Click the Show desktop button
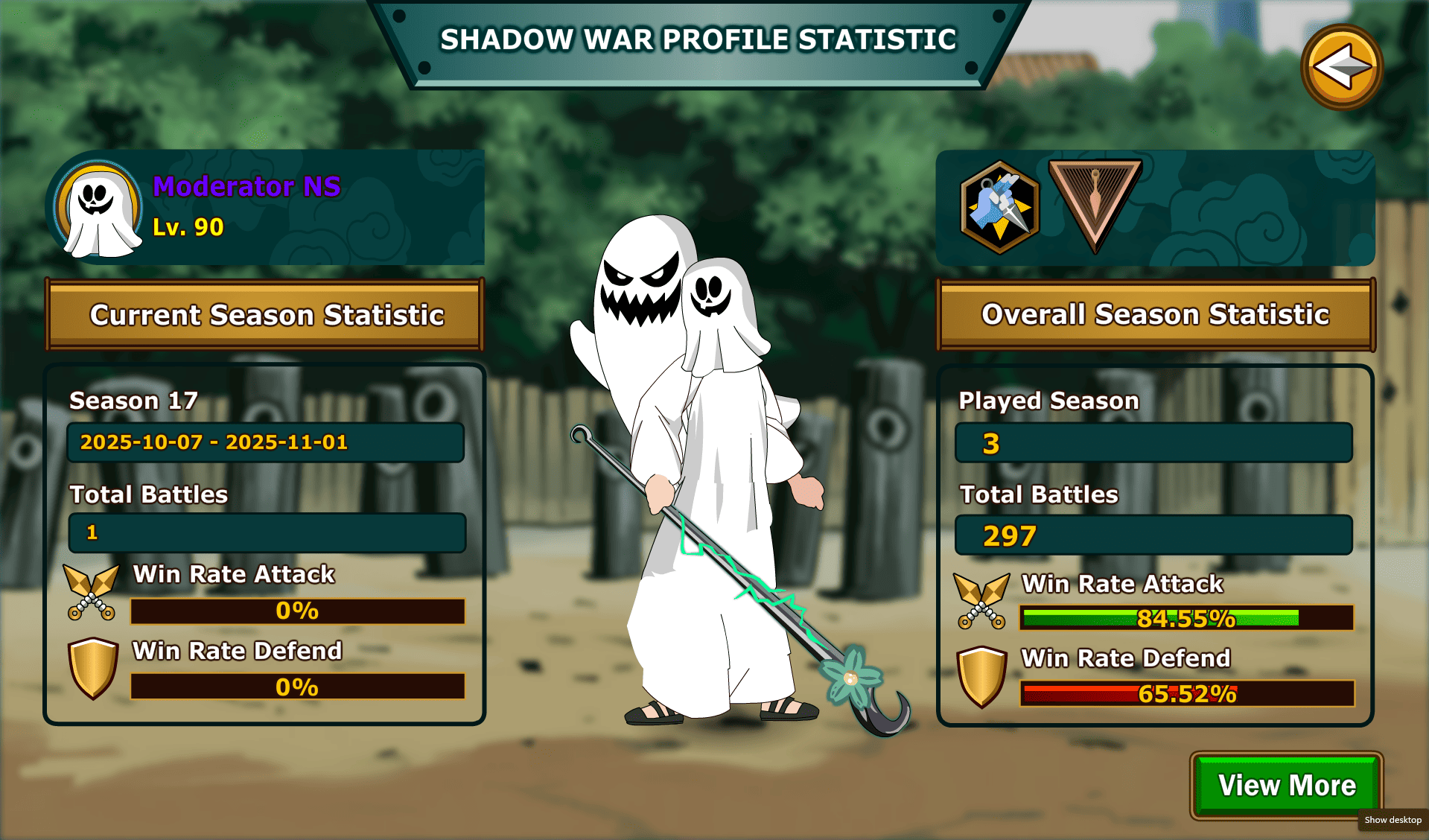Screen dimensions: 1429x840 click(x=1393, y=820)
